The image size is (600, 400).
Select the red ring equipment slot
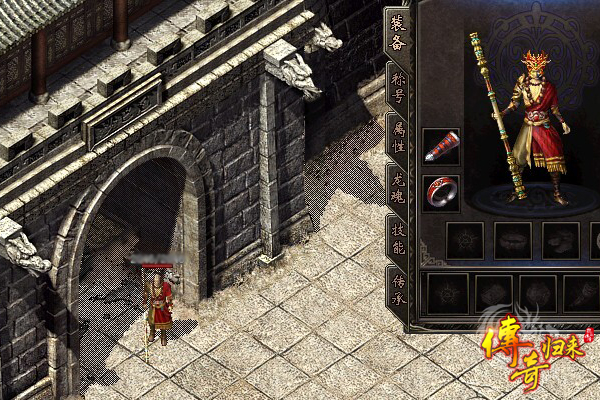441,191
